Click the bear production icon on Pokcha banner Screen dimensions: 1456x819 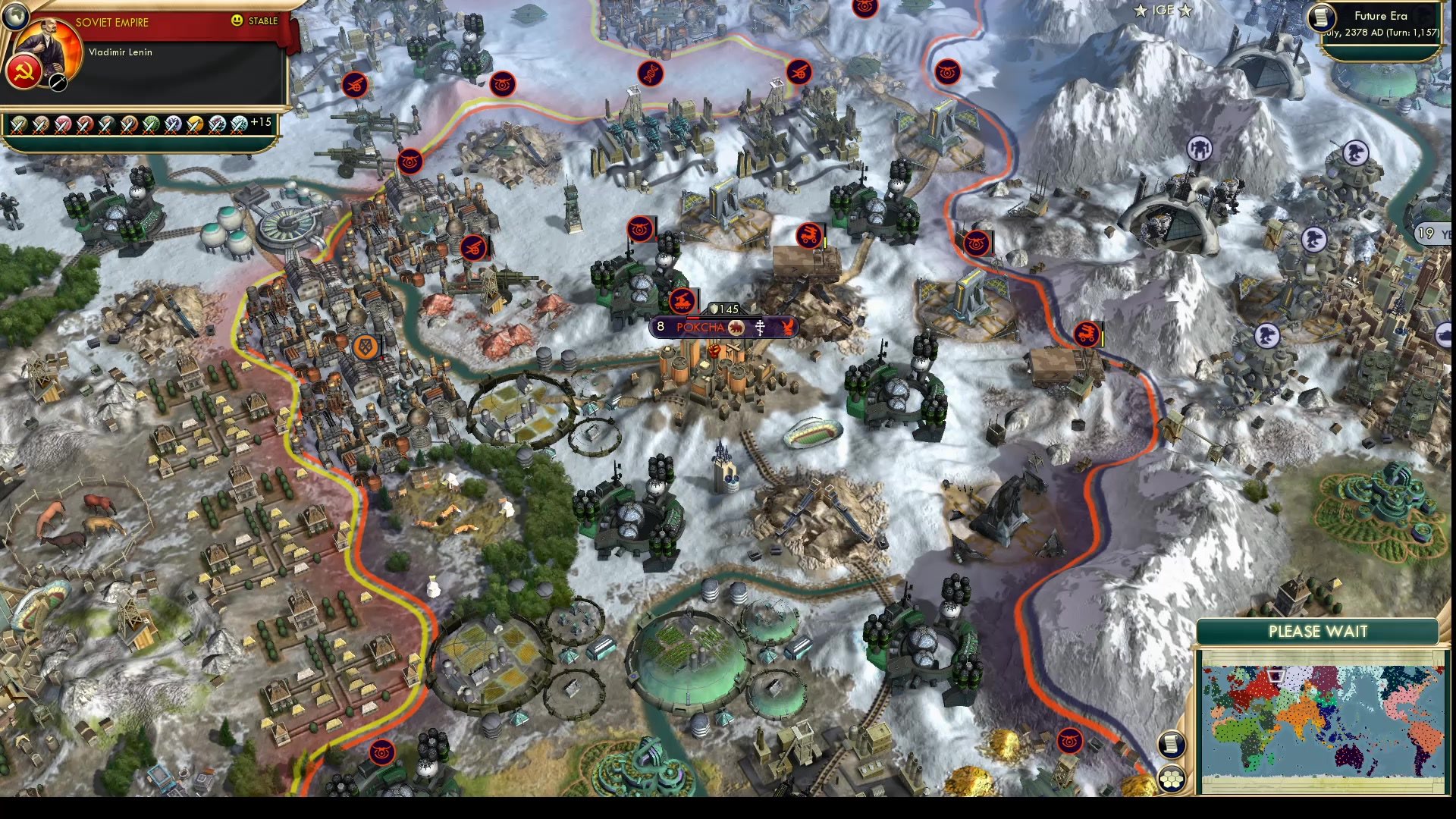[x=736, y=327]
